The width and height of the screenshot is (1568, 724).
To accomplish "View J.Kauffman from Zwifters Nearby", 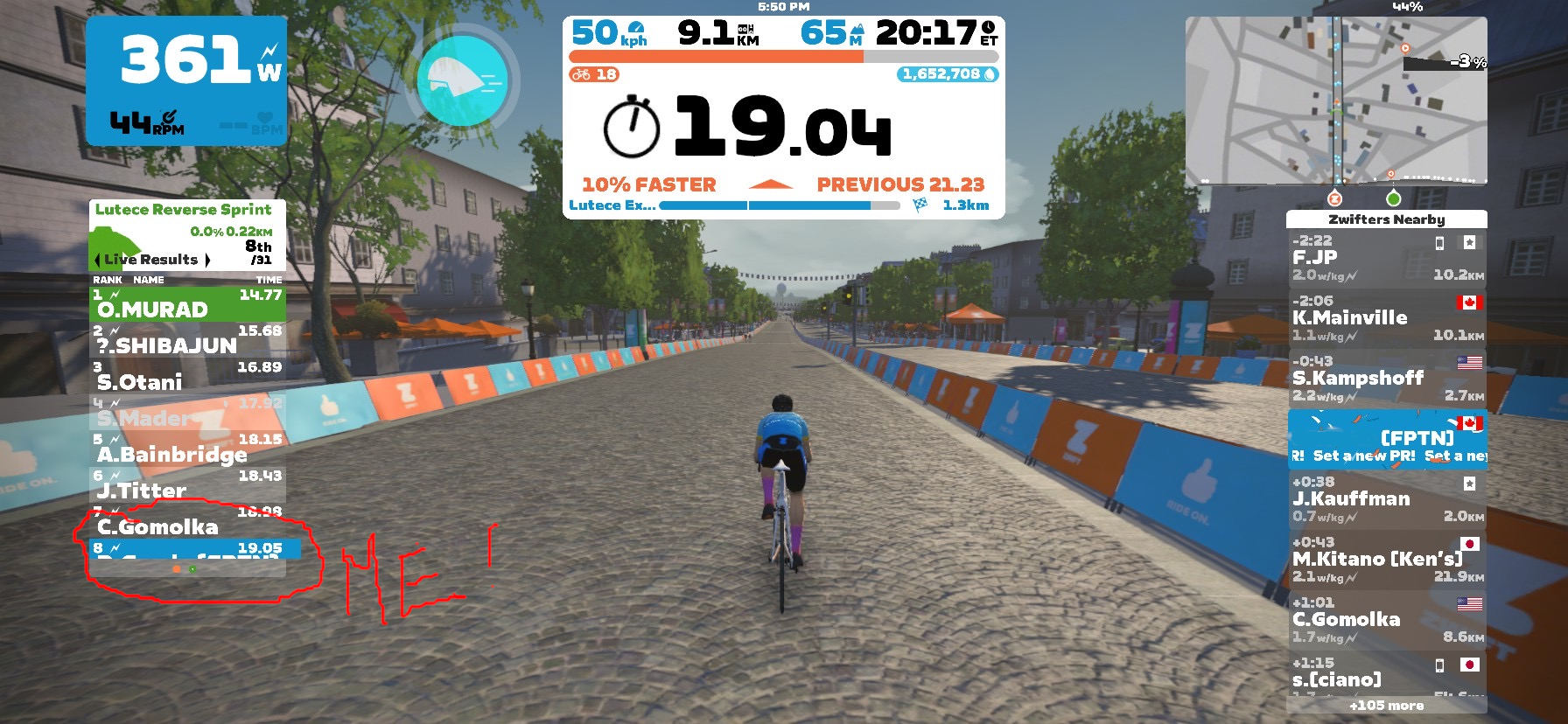I will pos(1386,499).
